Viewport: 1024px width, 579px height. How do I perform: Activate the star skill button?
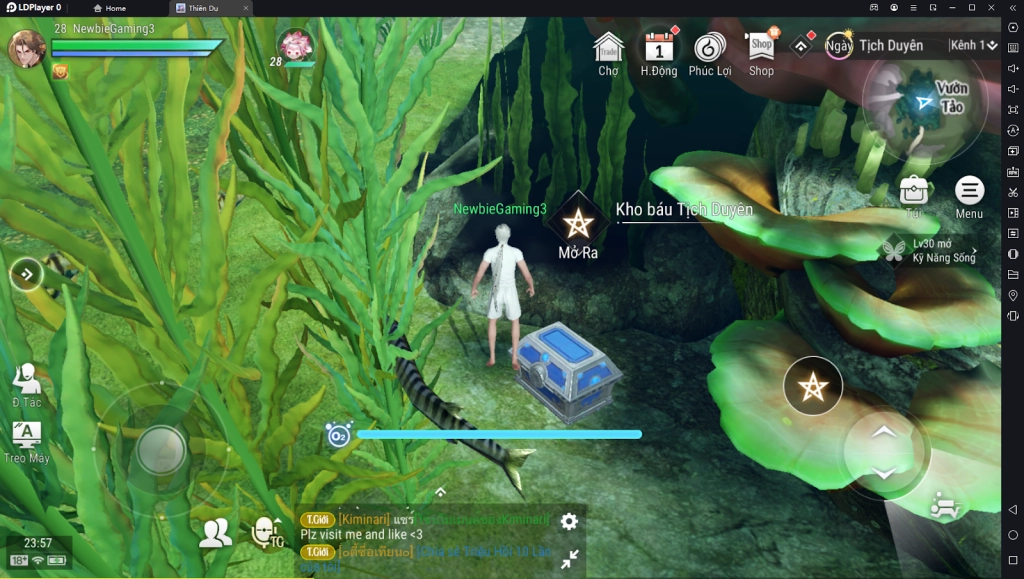[813, 386]
